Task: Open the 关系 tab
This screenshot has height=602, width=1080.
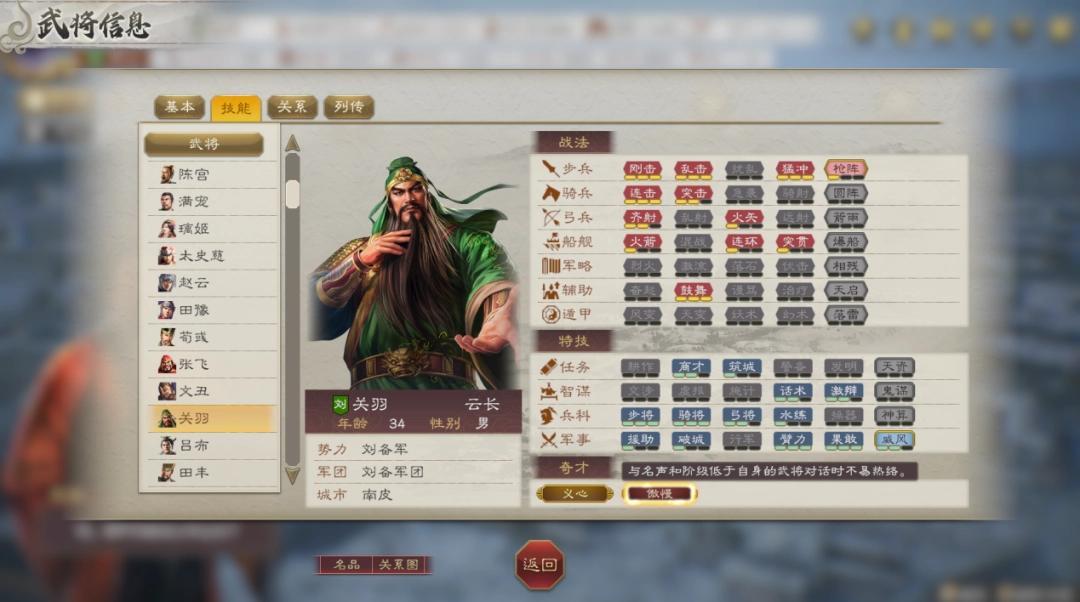Action: pos(292,107)
